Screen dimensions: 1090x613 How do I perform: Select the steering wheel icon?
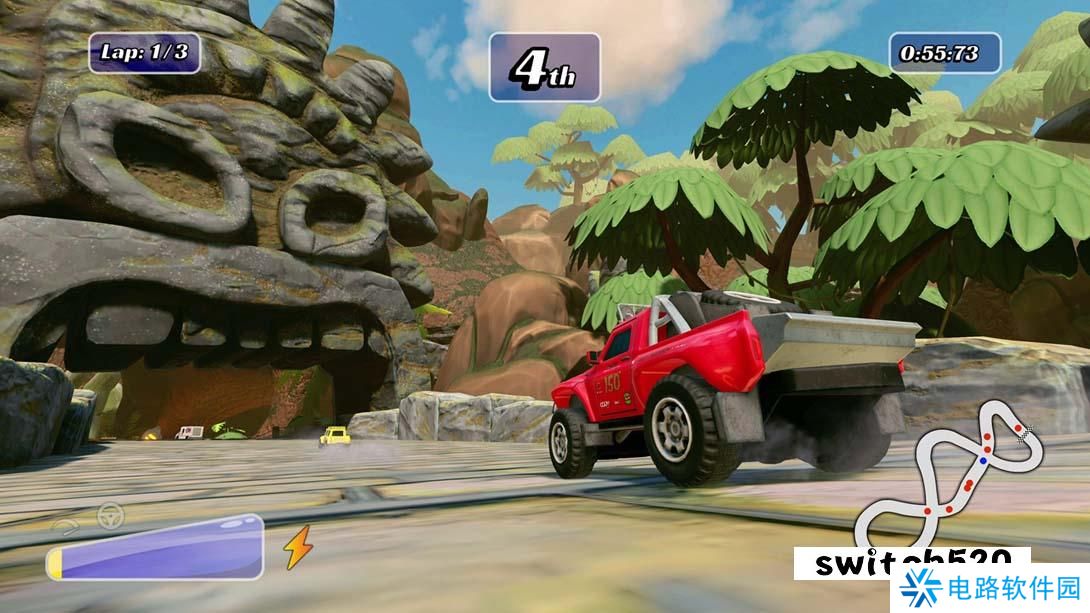click(x=109, y=516)
